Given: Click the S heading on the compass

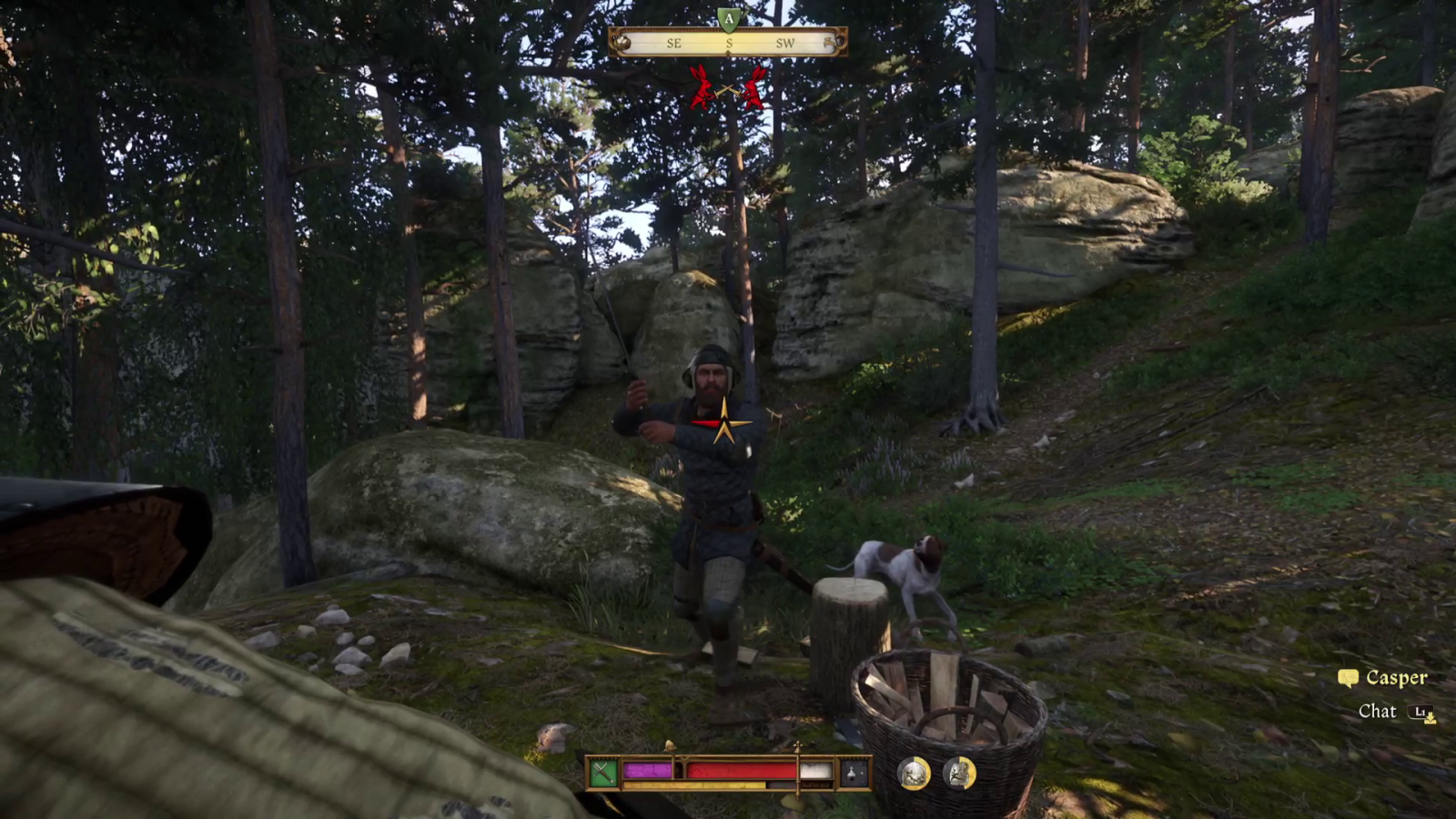Looking at the screenshot, I should click(x=729, y=43).
